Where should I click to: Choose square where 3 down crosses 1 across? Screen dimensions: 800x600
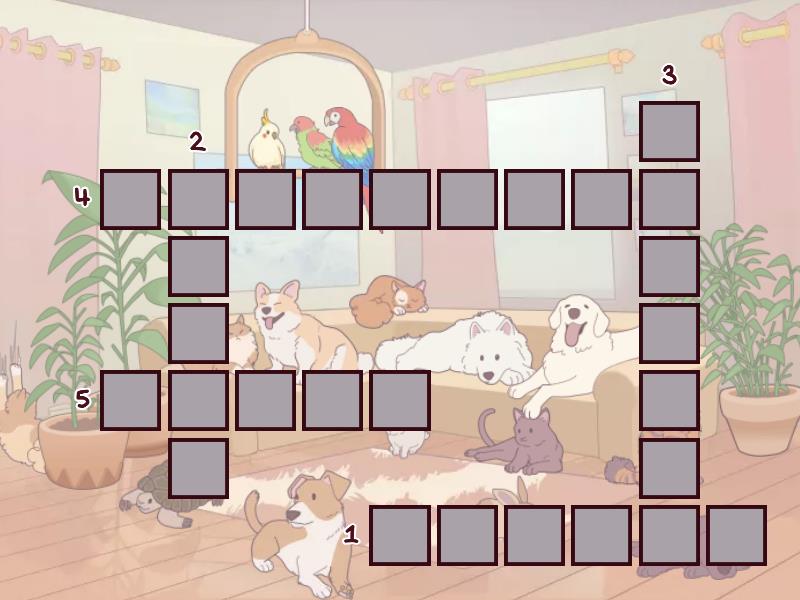(669, 535)
